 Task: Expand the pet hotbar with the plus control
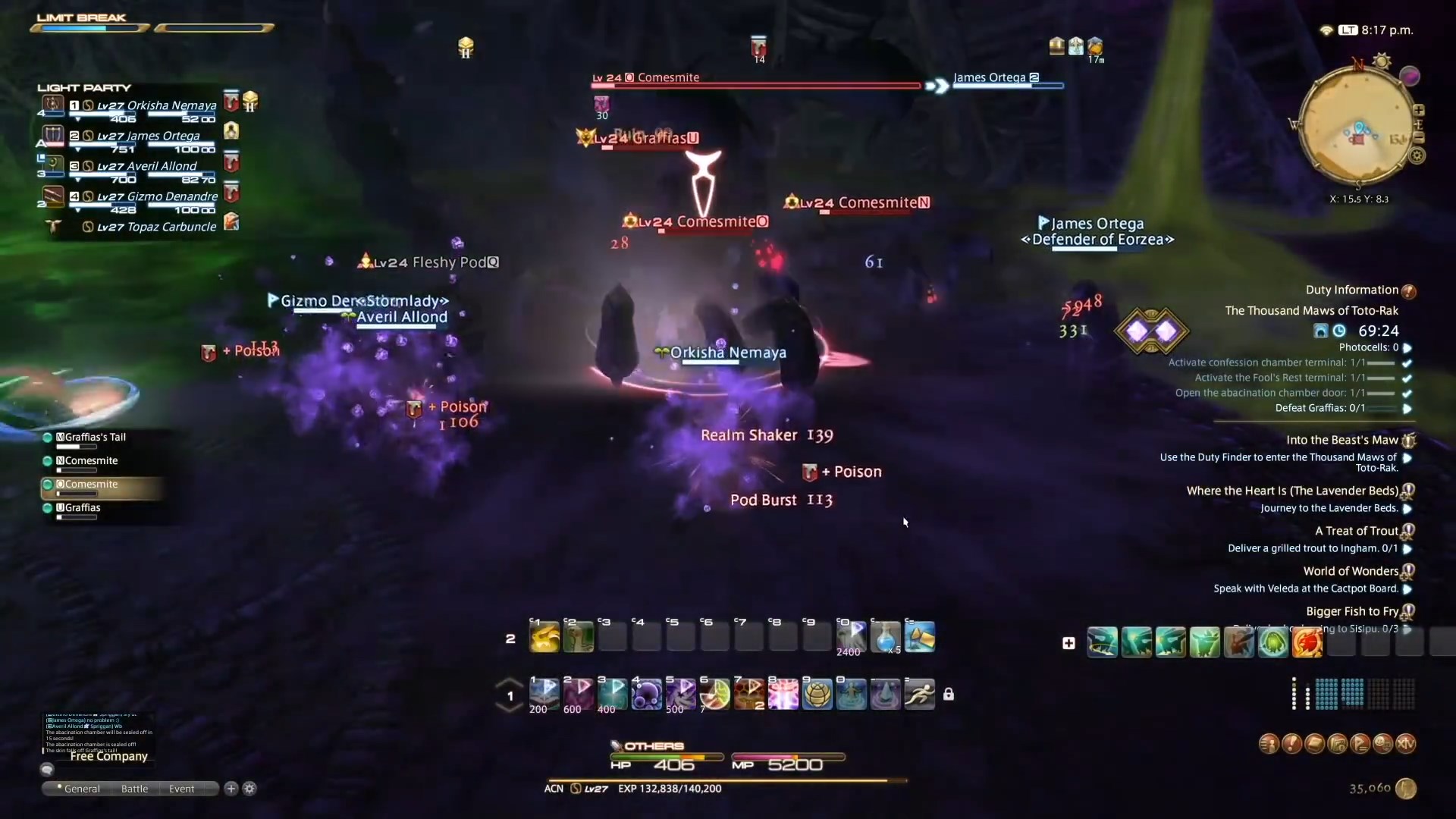point(1068,642)
